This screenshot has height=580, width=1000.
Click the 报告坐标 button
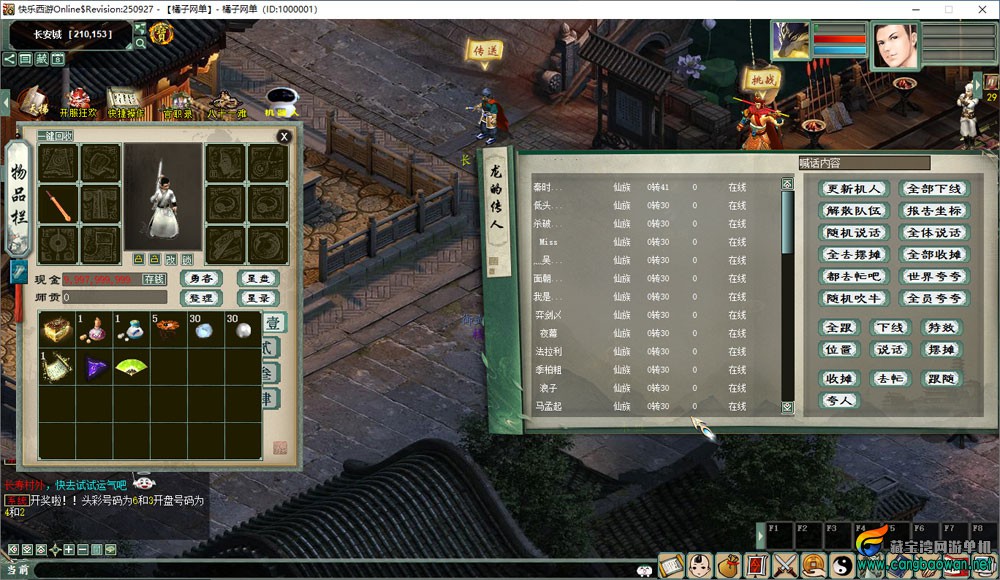[x=934, y=211]
